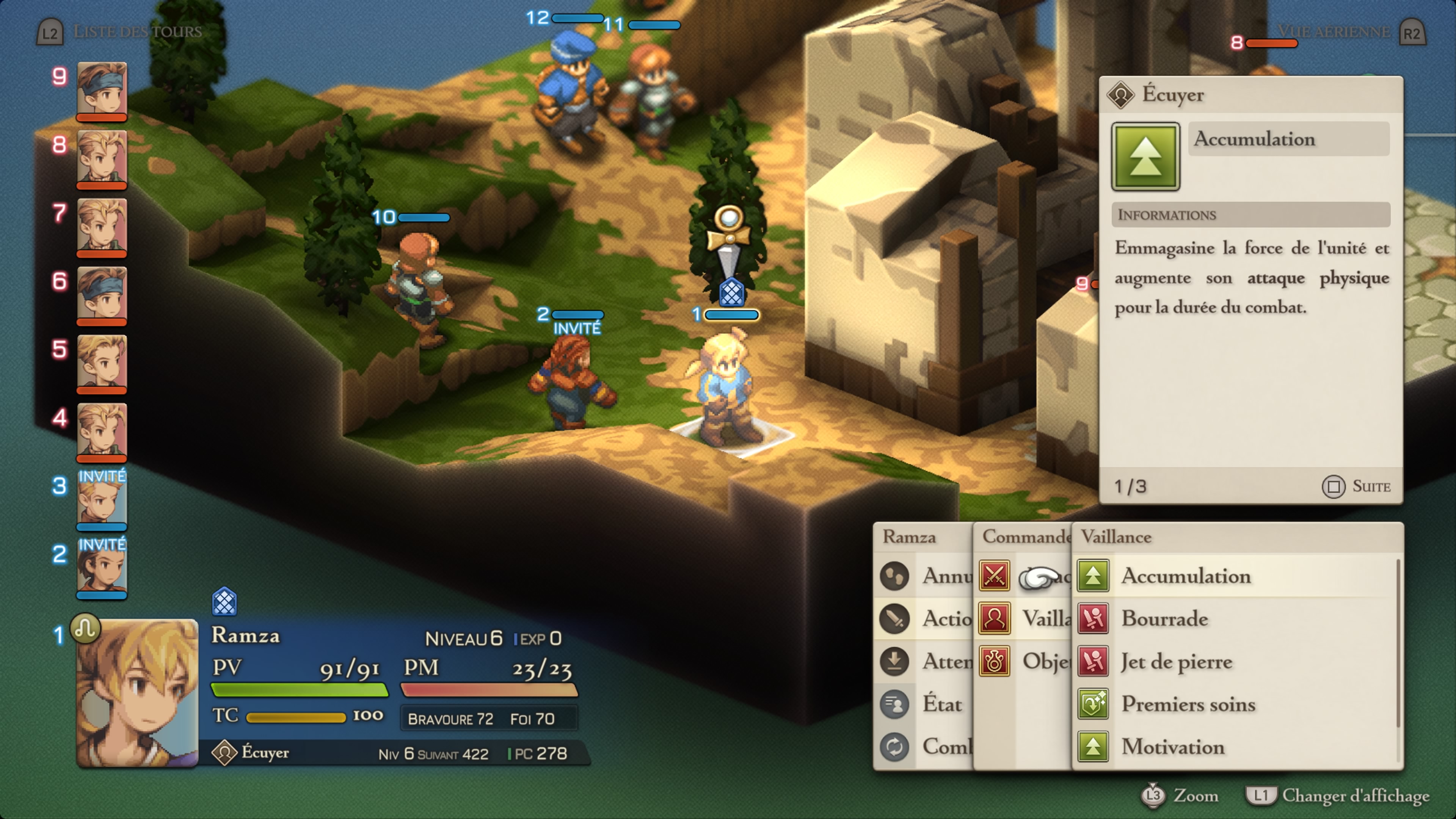Click the large green Accumulation icon
Viewport: 1456px width, 819px height.
[1145, 157]
